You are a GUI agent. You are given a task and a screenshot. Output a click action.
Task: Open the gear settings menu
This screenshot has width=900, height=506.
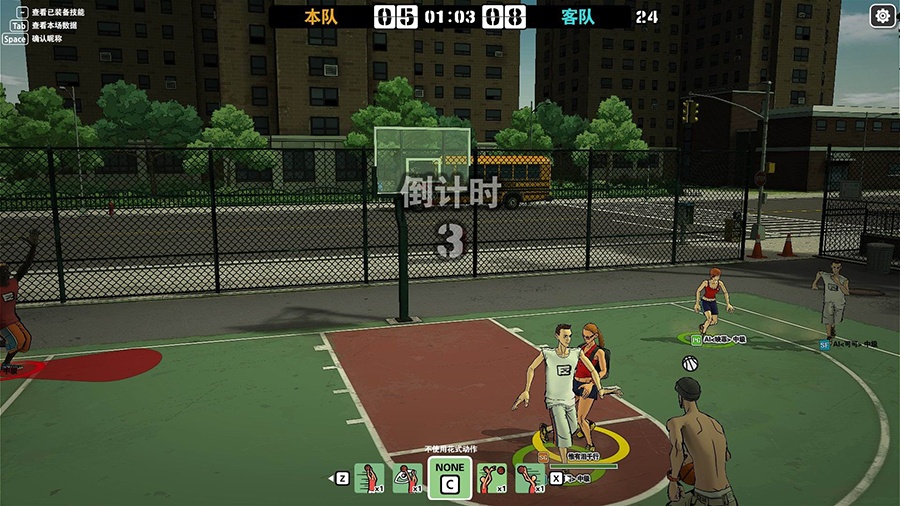click(x=882, y=16)
